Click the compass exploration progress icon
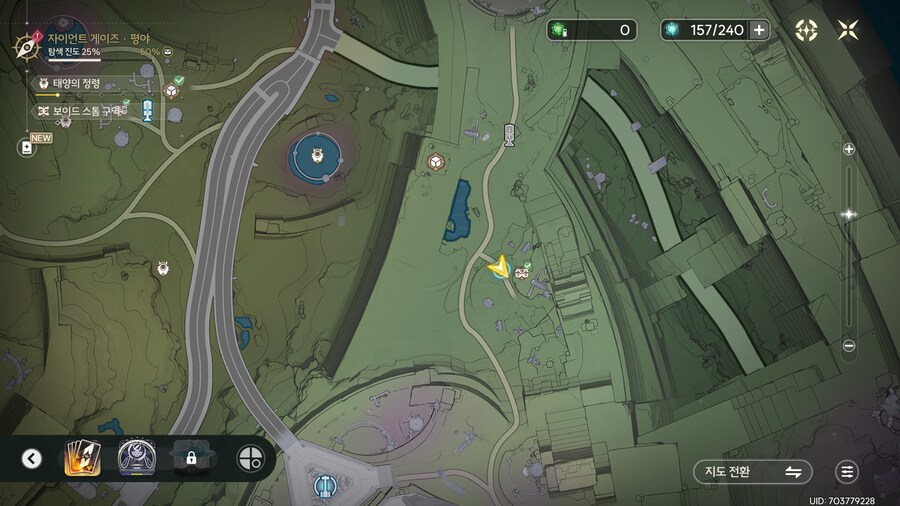 click(x=25, y=45)
